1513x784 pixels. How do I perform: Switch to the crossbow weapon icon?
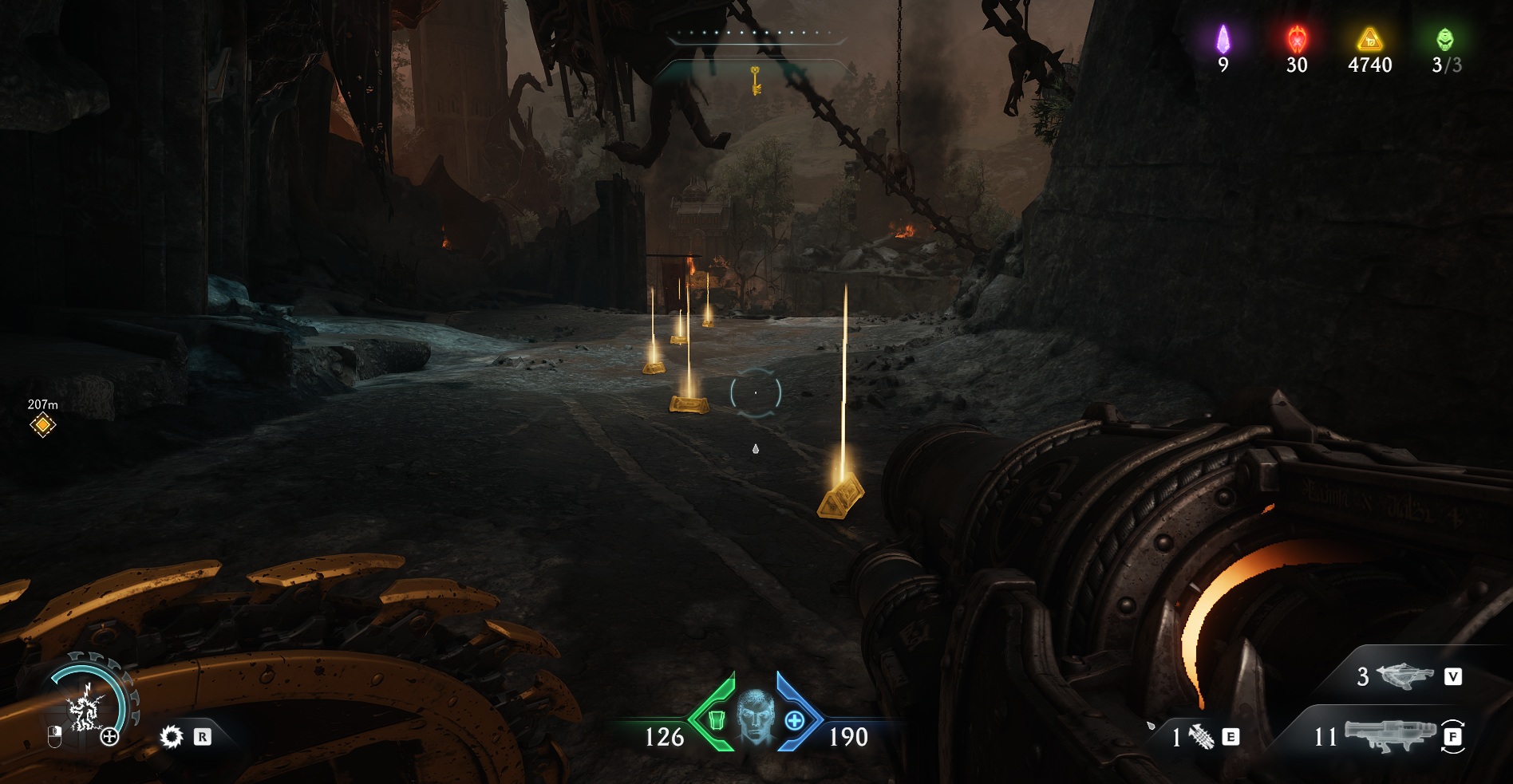[1403, 677]
